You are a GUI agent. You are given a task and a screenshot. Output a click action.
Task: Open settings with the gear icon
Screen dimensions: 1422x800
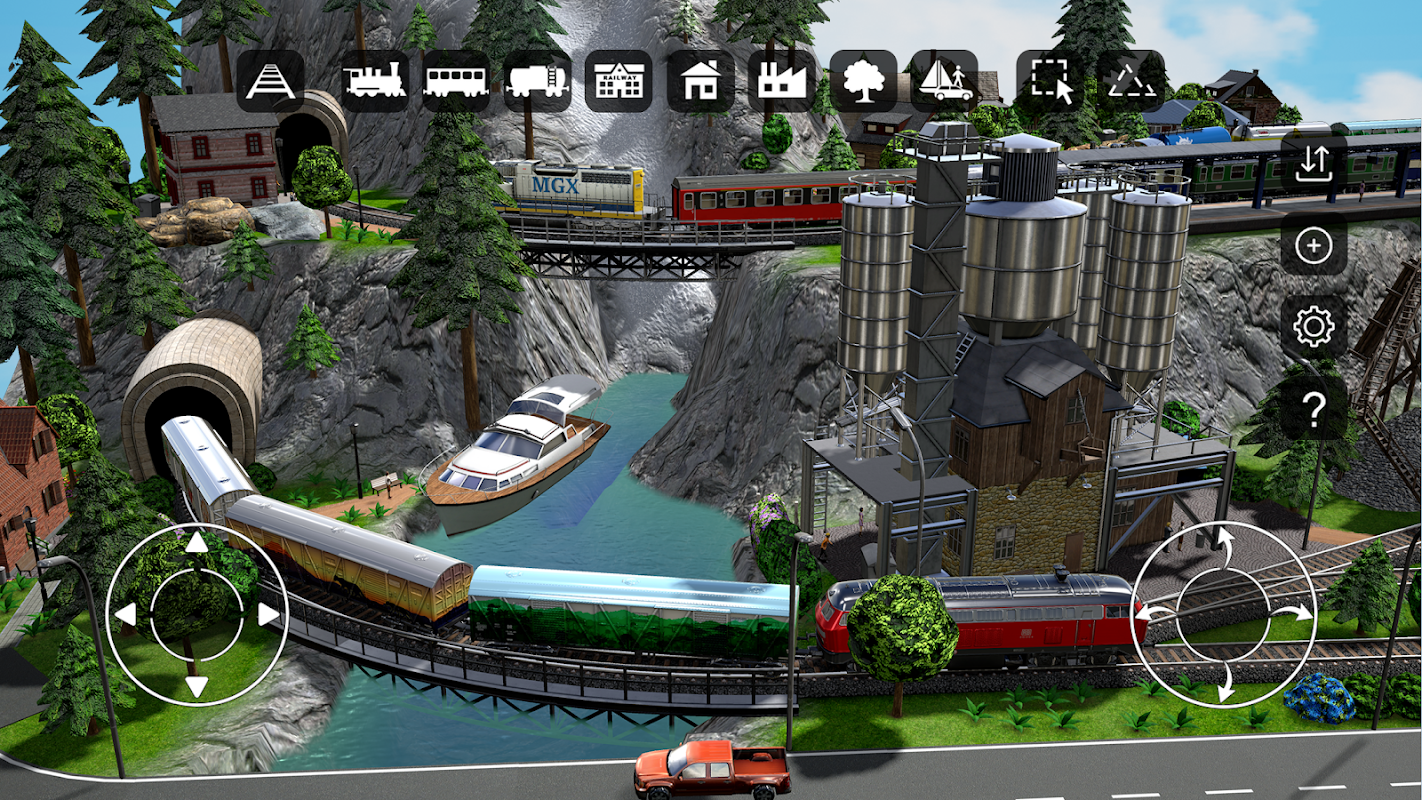click(x=1314, y=326)
